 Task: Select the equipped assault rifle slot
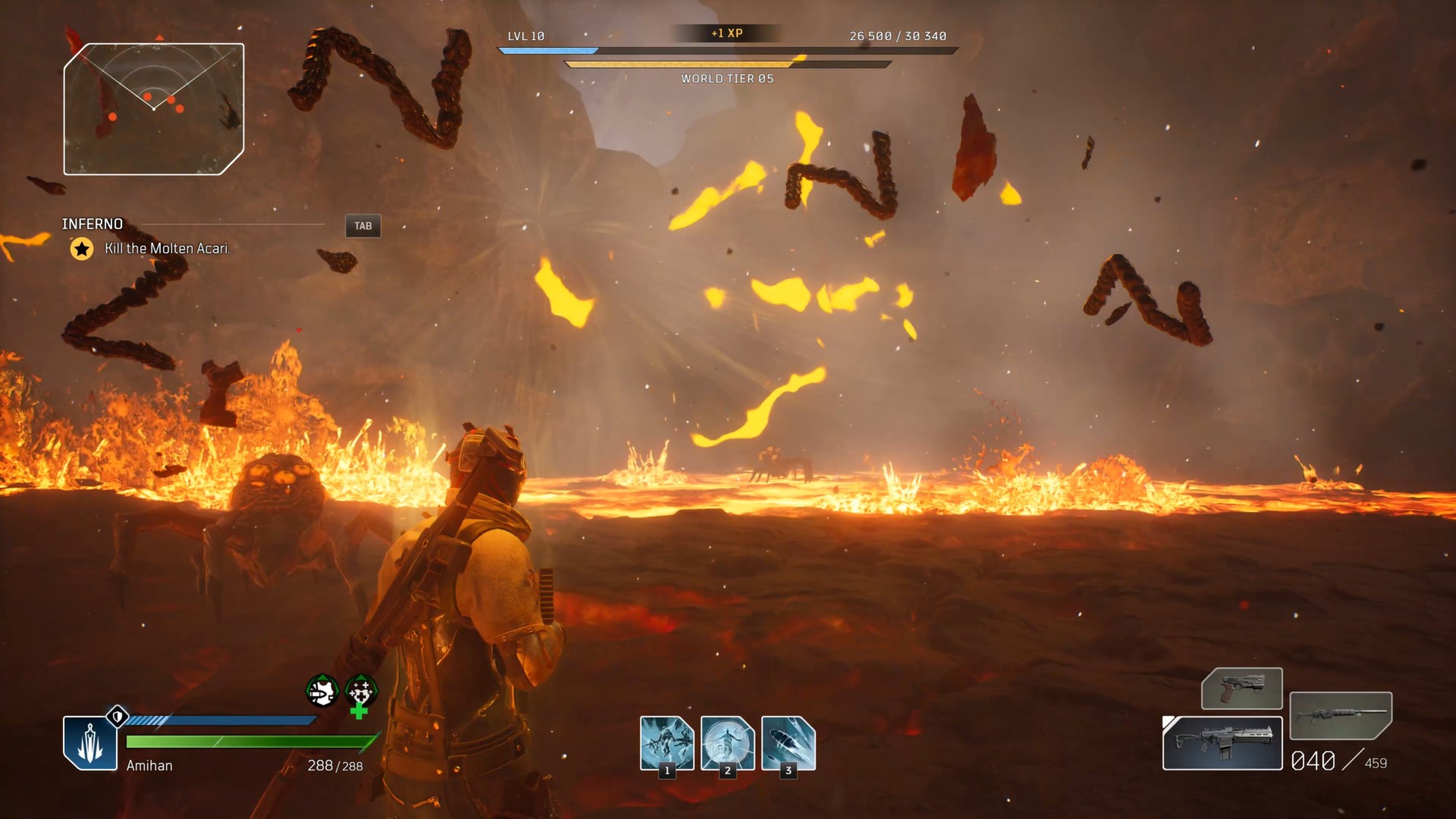[1222, 743]
